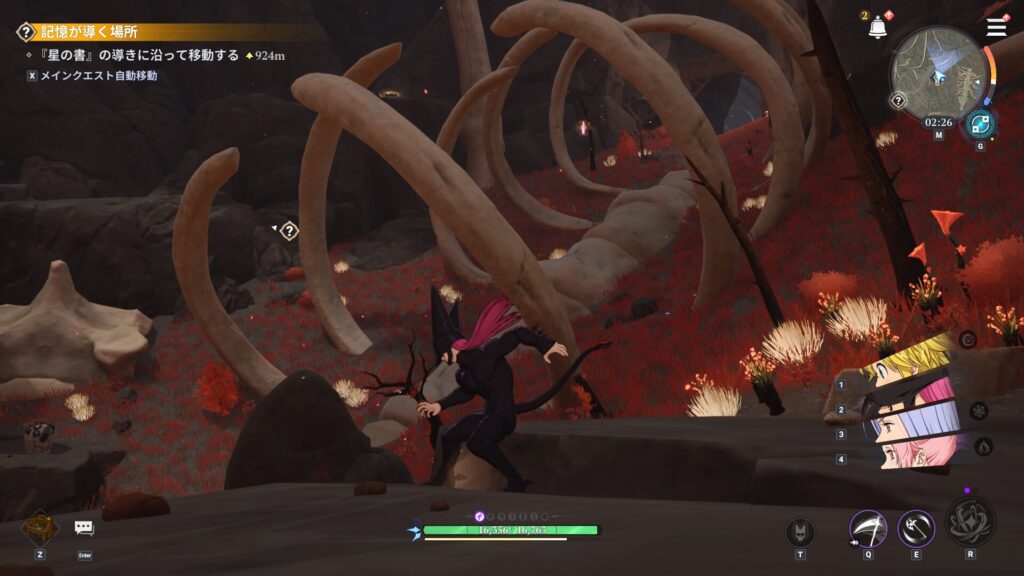This screenshot has width=1024, height=576.
Task: Toggle メインクエスト自動移動 auto-travel
Action: tap(91, 75)
